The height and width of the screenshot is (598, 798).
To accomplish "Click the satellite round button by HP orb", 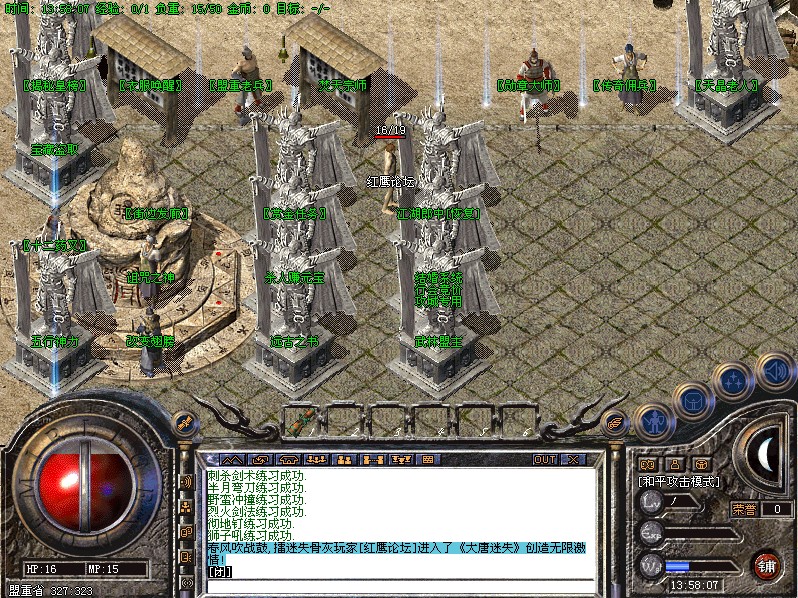I will point(184,421).
